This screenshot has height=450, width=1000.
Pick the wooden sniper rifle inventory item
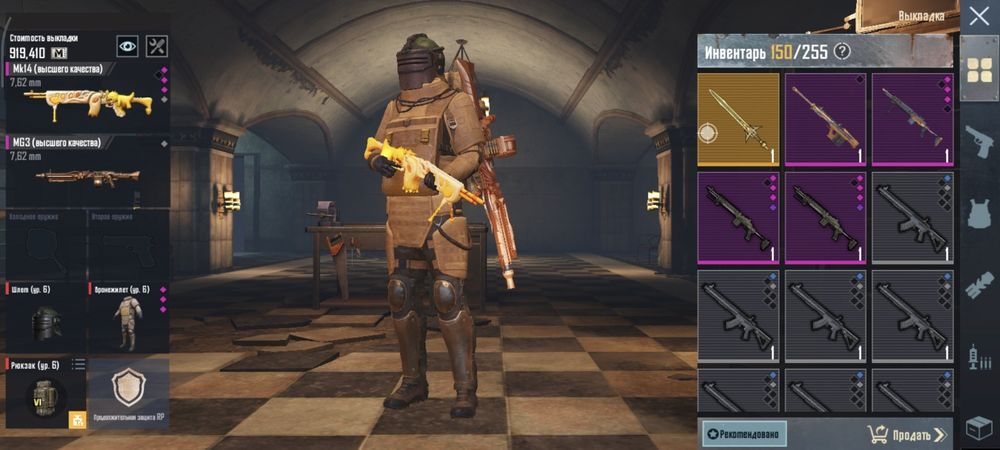pyautogui.click(x=825, y=119)
